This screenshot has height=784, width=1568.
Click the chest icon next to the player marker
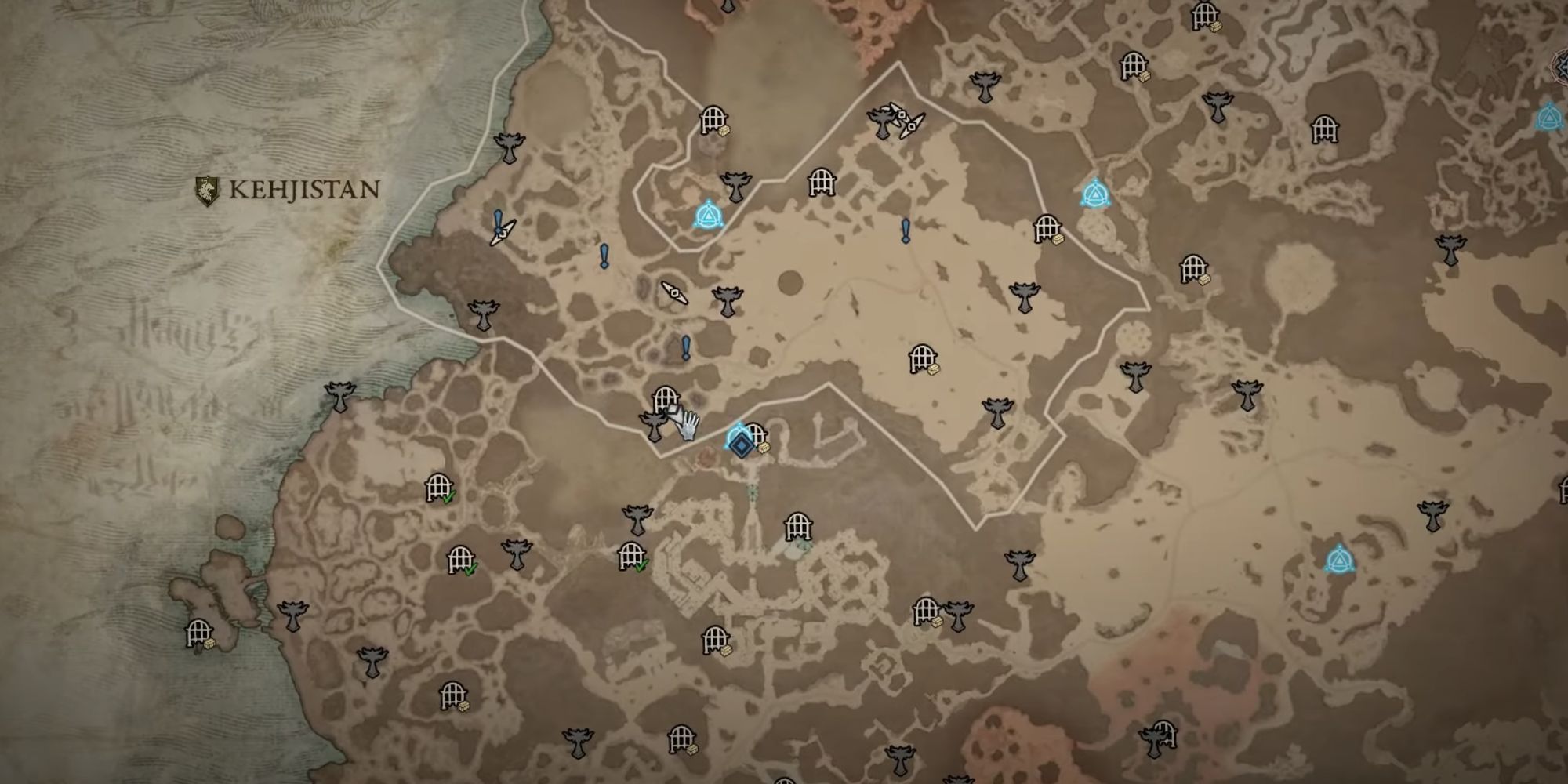click(x=764, y=448)
